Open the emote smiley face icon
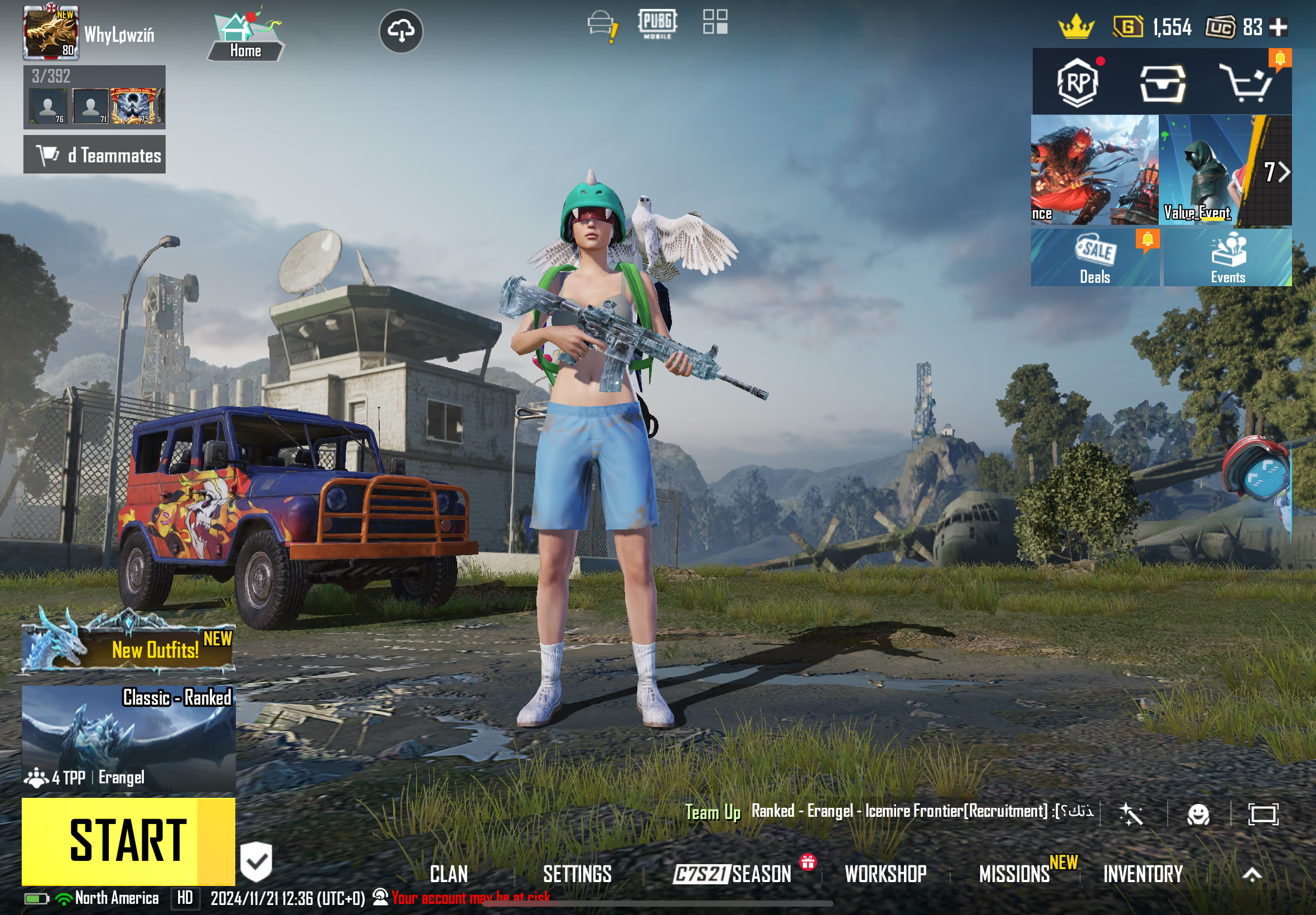The height and width of the screenshot is (915, 1316). 1198,814
